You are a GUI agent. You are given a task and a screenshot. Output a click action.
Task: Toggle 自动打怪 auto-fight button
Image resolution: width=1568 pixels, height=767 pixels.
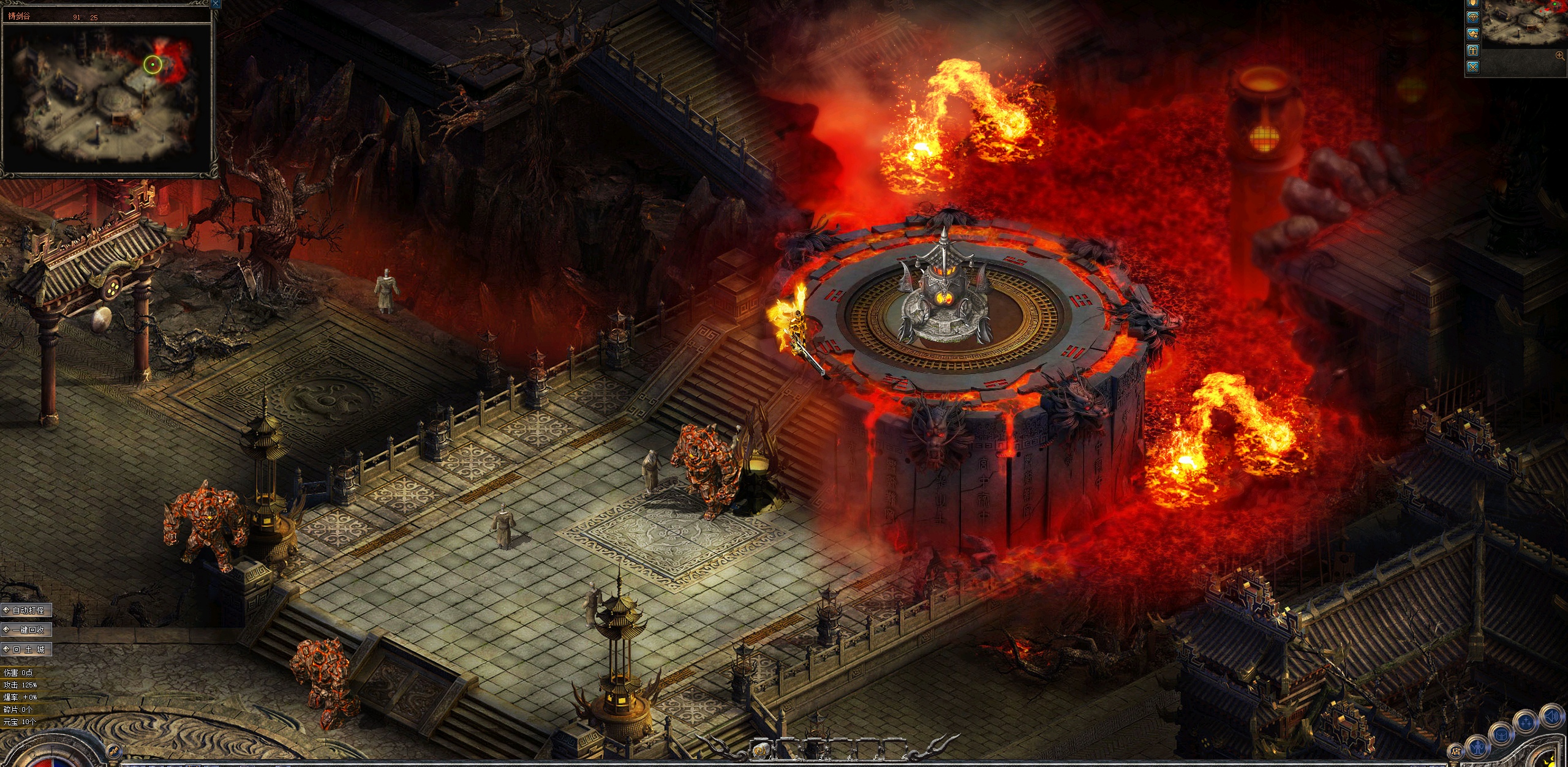[27, 610]
